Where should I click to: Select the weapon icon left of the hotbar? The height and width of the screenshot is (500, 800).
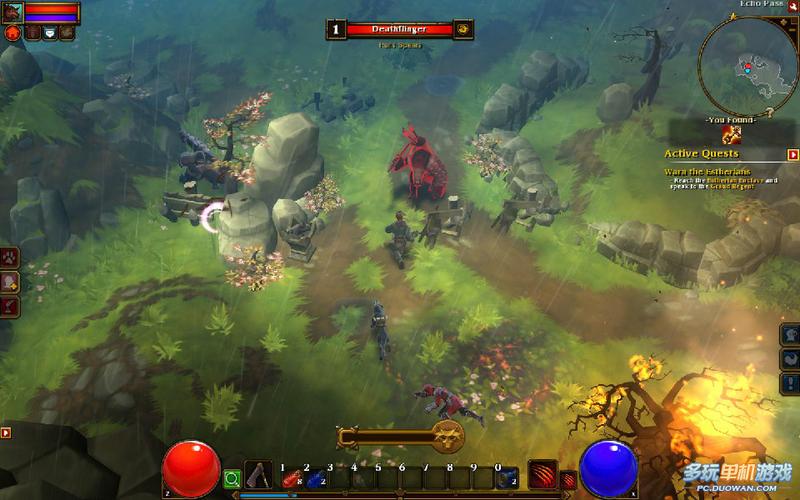coord(258,476)
